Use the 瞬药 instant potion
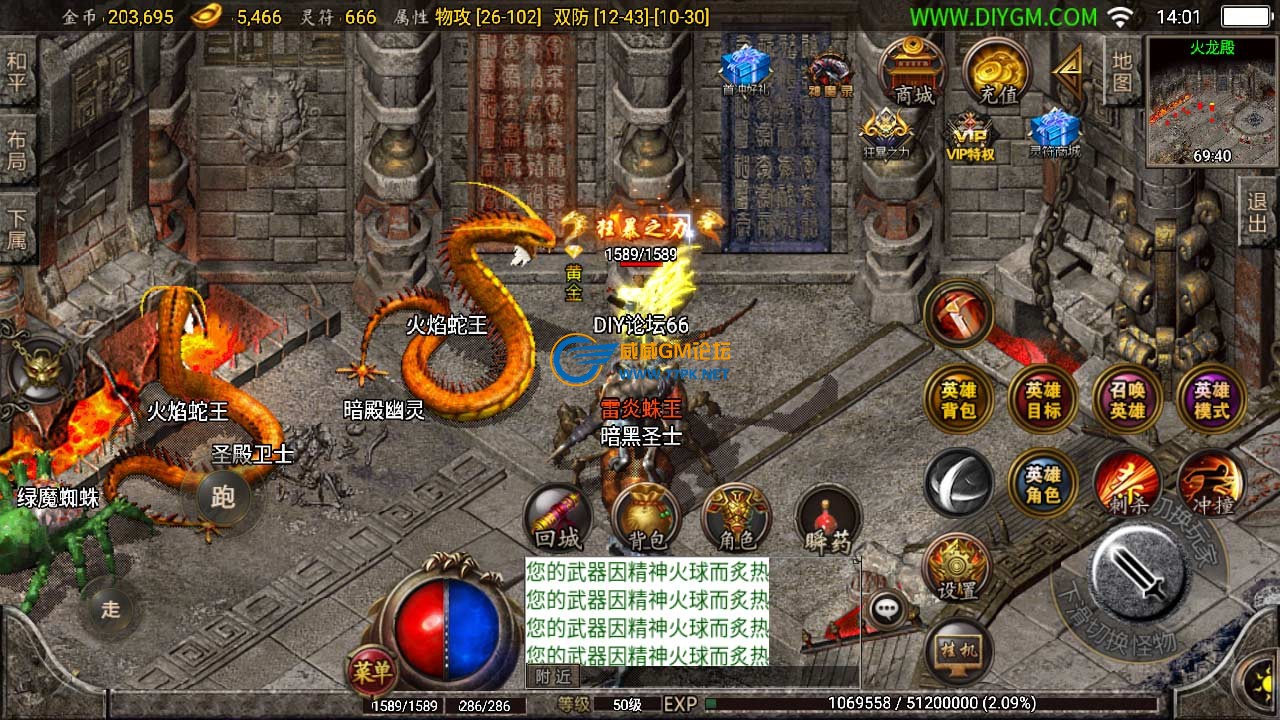The width and height of the screenshot is (1280, 720). tap(828, 520)
